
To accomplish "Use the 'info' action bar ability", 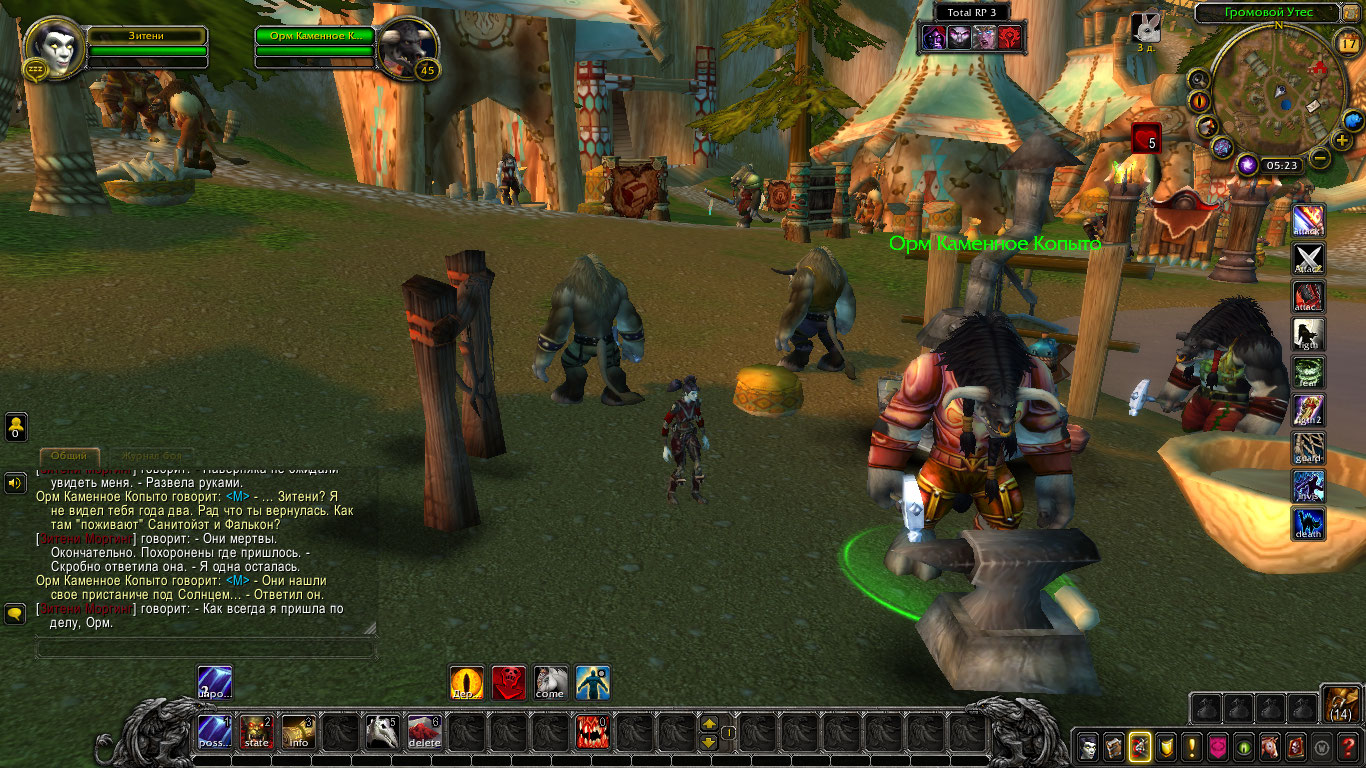I will pos(299,733).
